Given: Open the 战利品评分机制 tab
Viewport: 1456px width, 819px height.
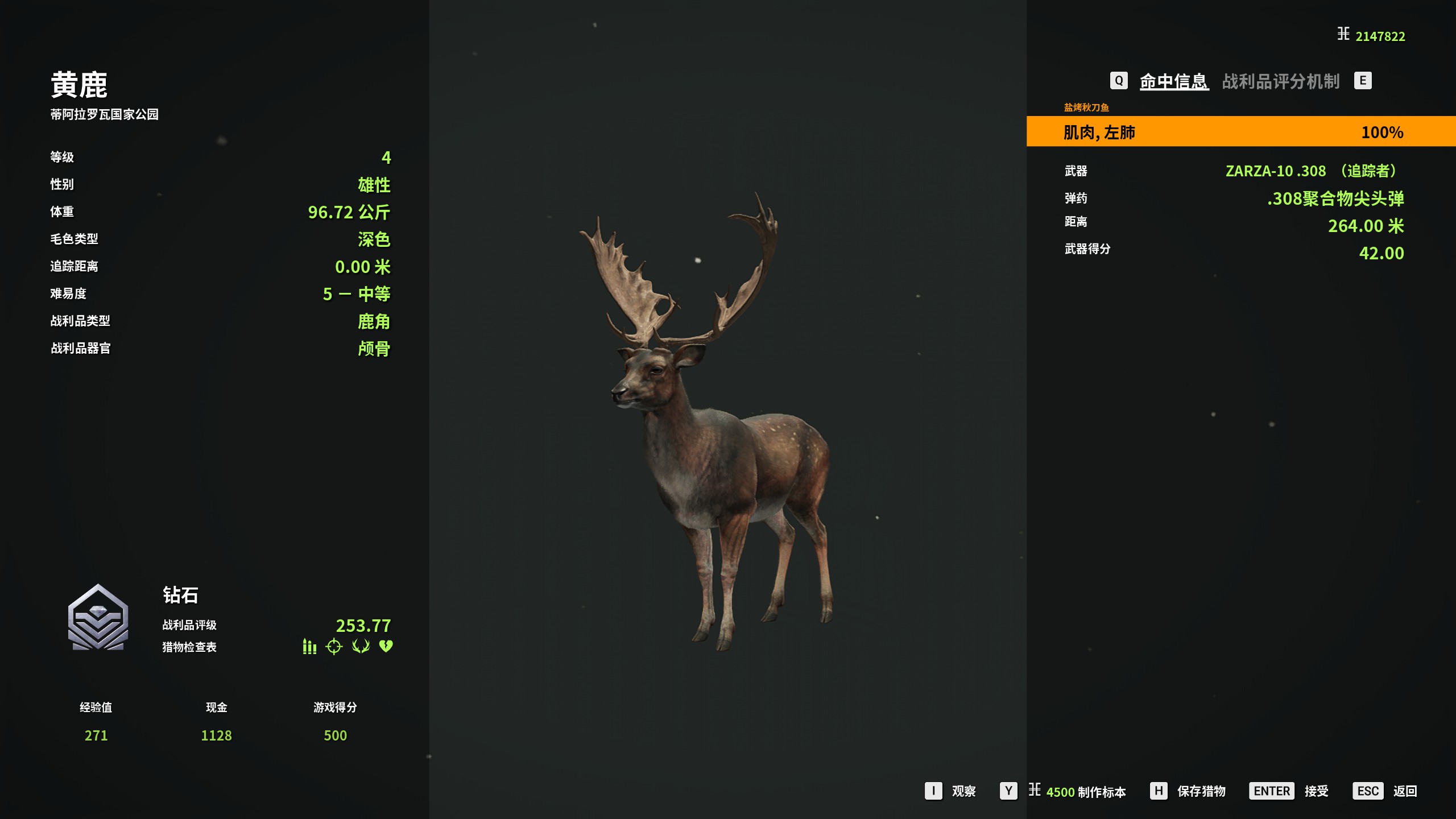Looking at the screenshot, I should click(1281, 81).
